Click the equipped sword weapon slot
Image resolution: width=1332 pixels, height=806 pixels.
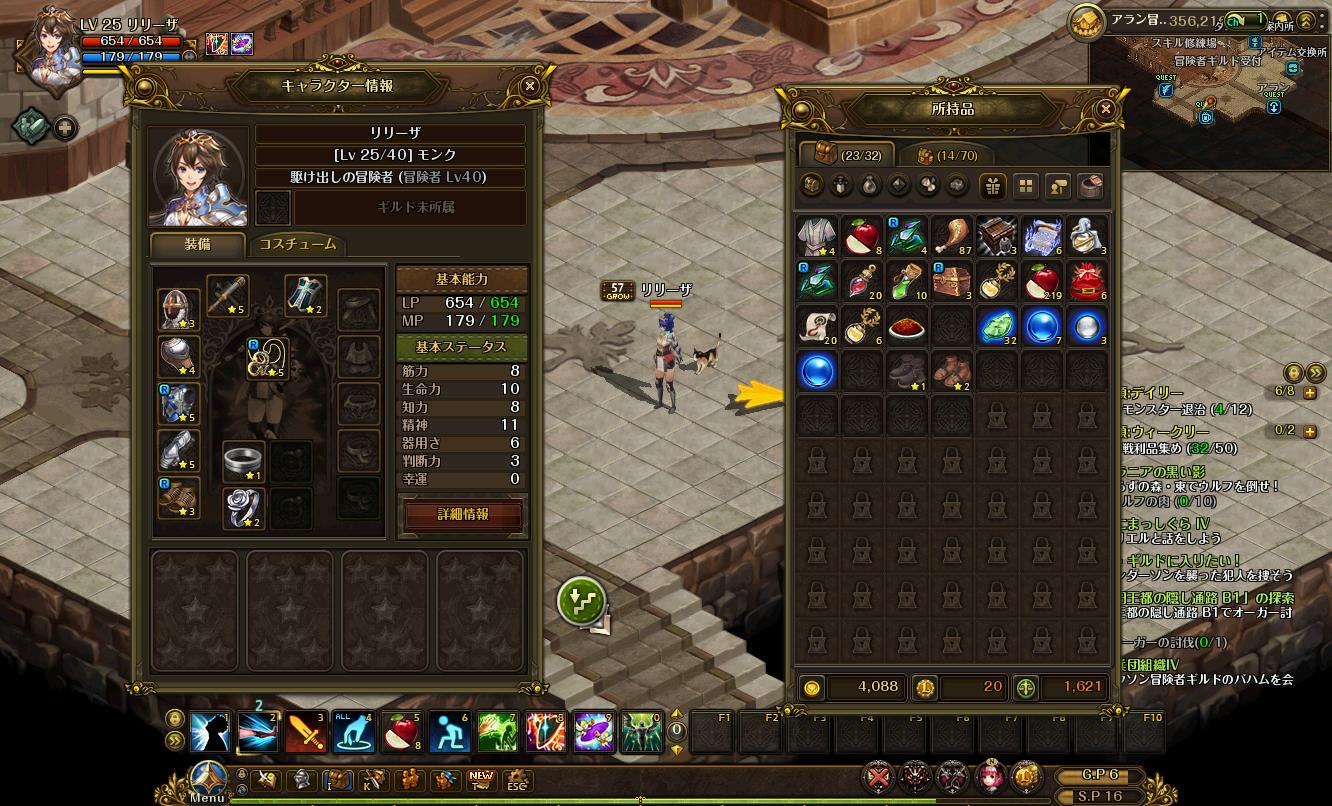click(228, 296)
